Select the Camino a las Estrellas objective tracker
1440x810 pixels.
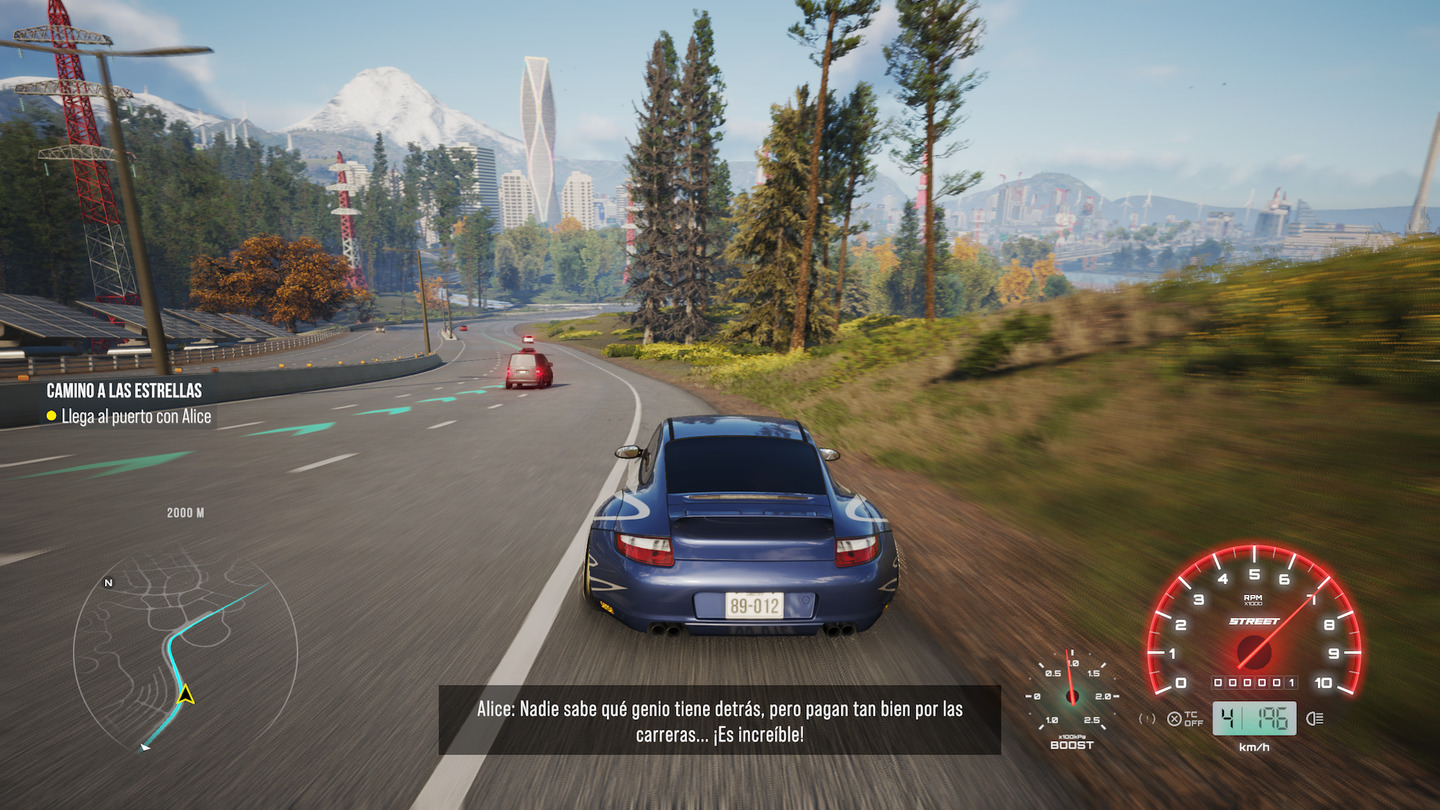pos(125,391)
